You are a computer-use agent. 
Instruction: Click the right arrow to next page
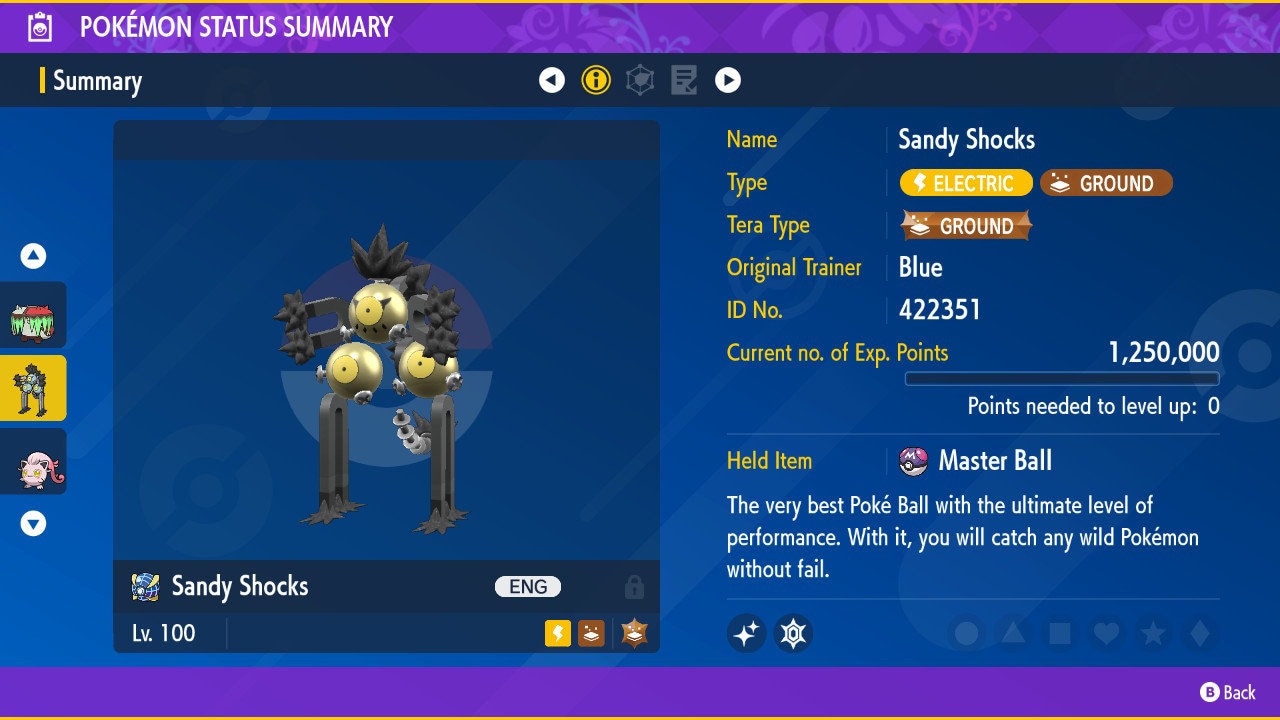click(x=727, y=79)
